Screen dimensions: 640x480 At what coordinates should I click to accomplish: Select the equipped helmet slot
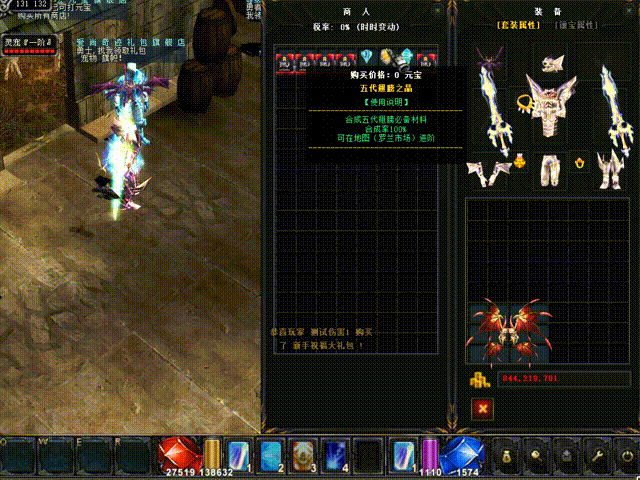click(x=554, y=63)
